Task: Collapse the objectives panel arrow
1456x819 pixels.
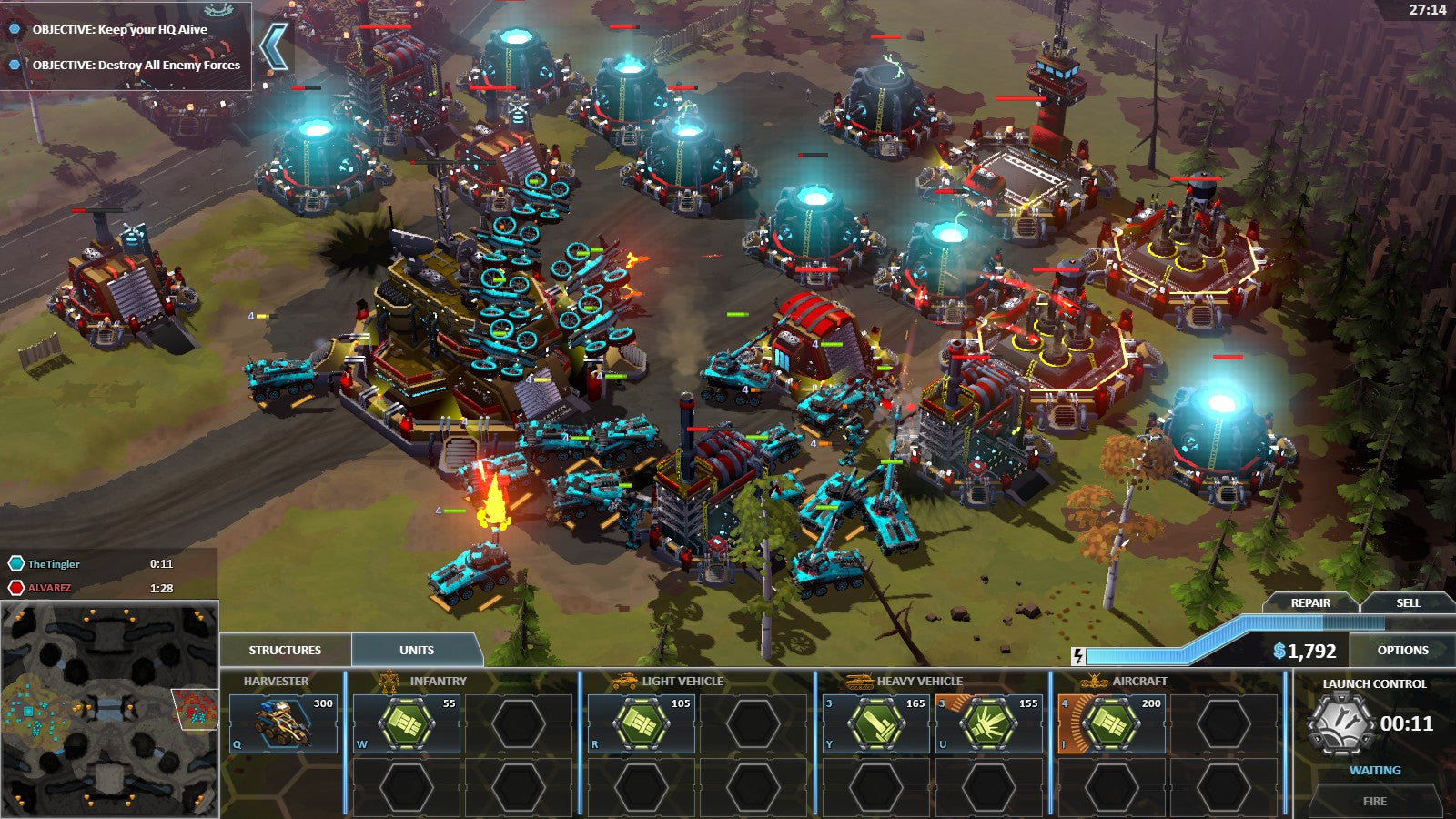Action: tap(273, 45)
